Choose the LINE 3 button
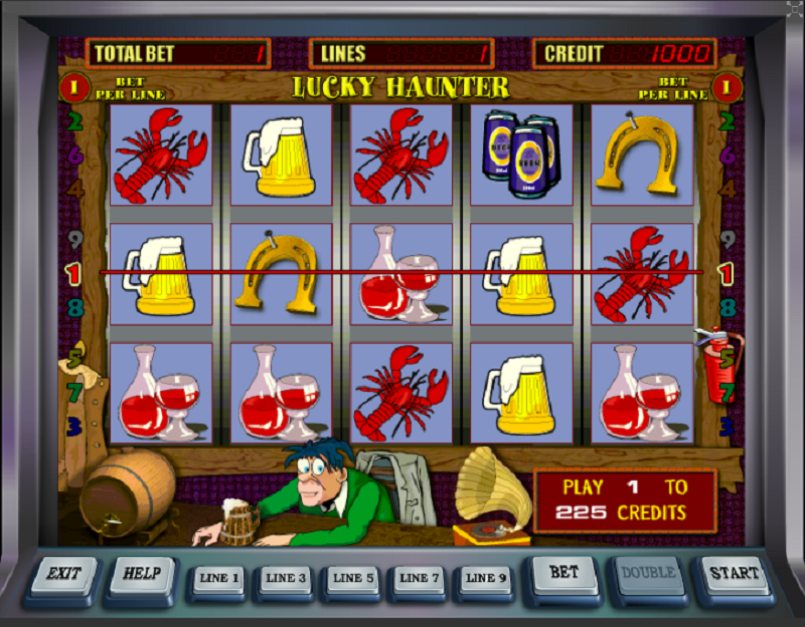The width and height of the screenshot is (805, 627). [285, 579]
